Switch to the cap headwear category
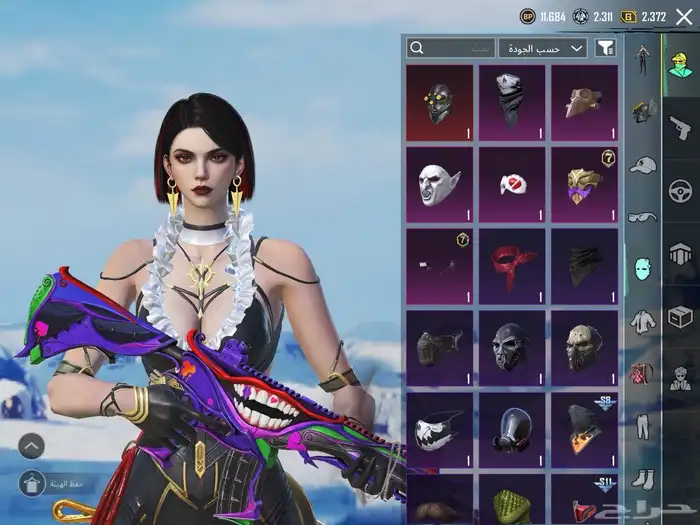This screenshot has width=700, height=525. point(642,164)
